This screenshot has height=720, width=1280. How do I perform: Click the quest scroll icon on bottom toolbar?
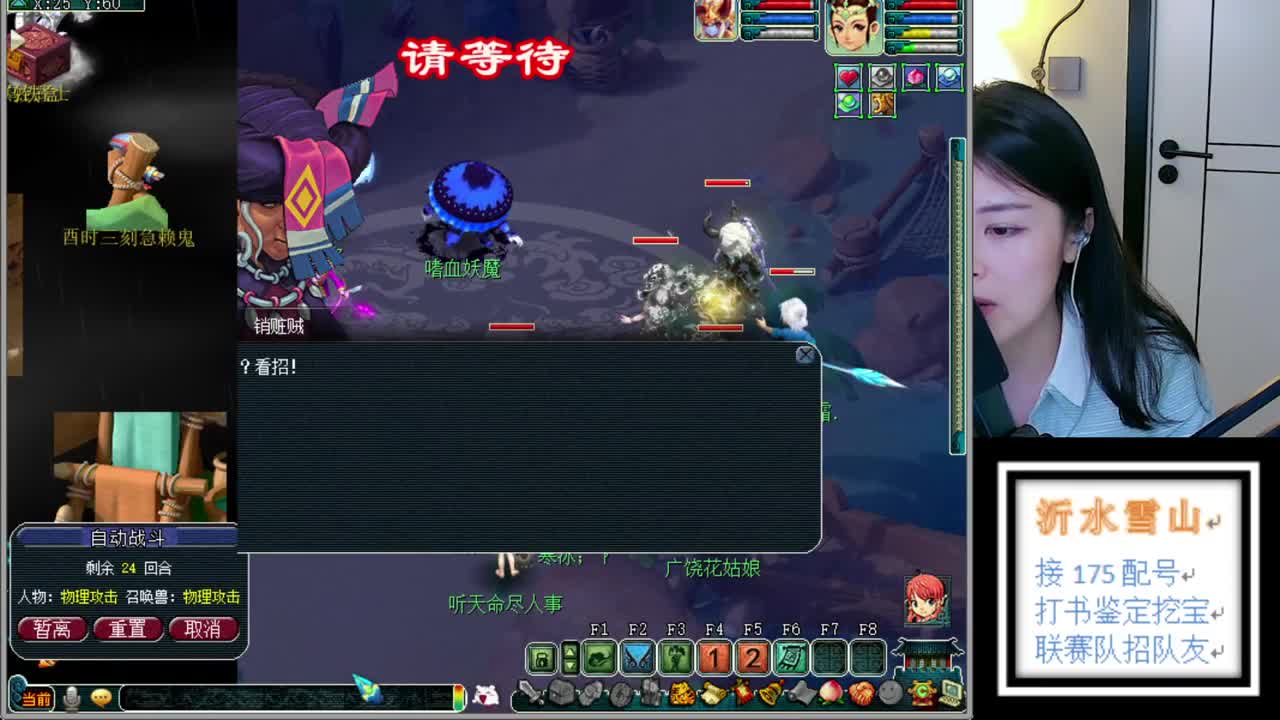pos(714,695)
